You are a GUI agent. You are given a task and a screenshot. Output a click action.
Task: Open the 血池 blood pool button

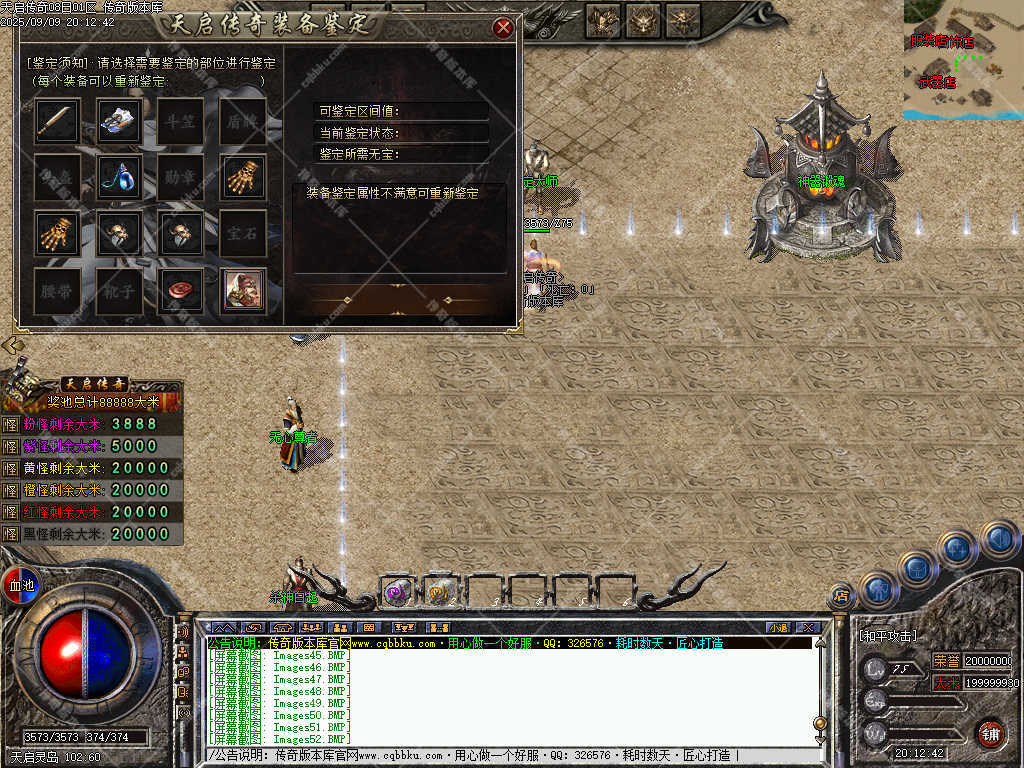(x=20, y=584)
